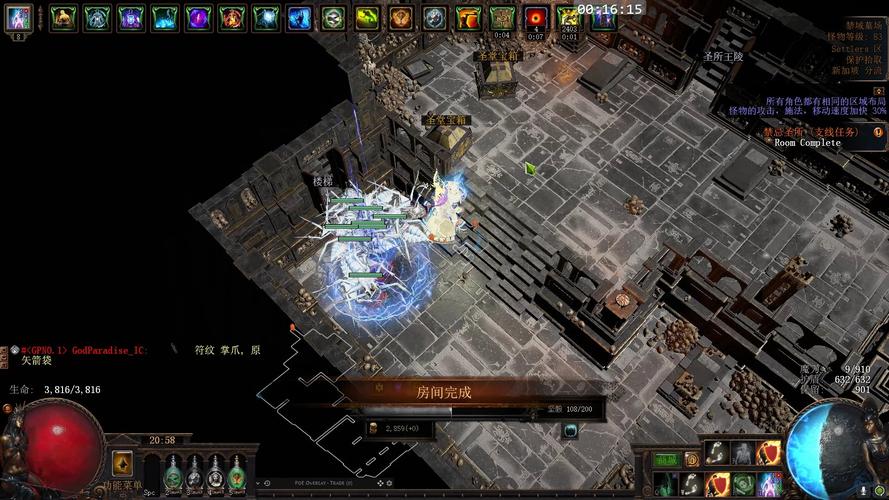Select the blue lightning buff icon
This screenshot has width=889, height=500.
299,17
